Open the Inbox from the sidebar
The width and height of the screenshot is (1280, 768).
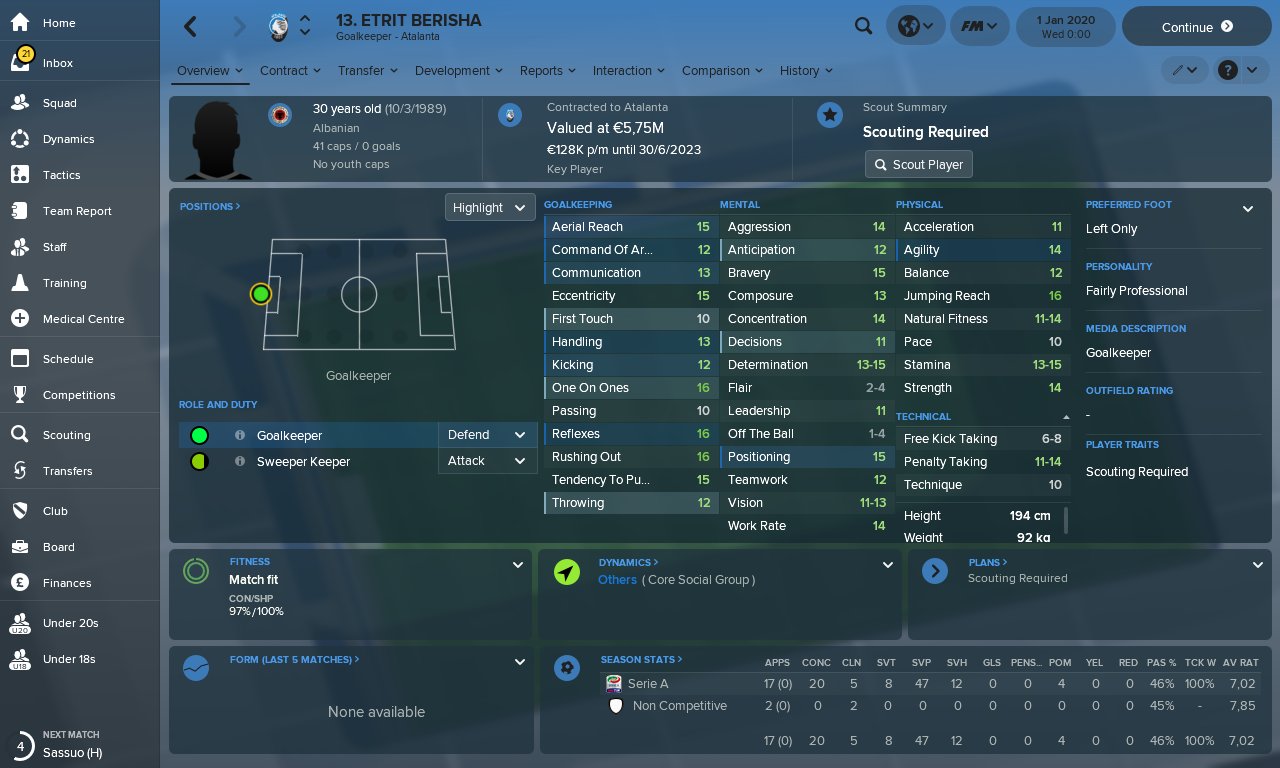(x=58, y=63)
